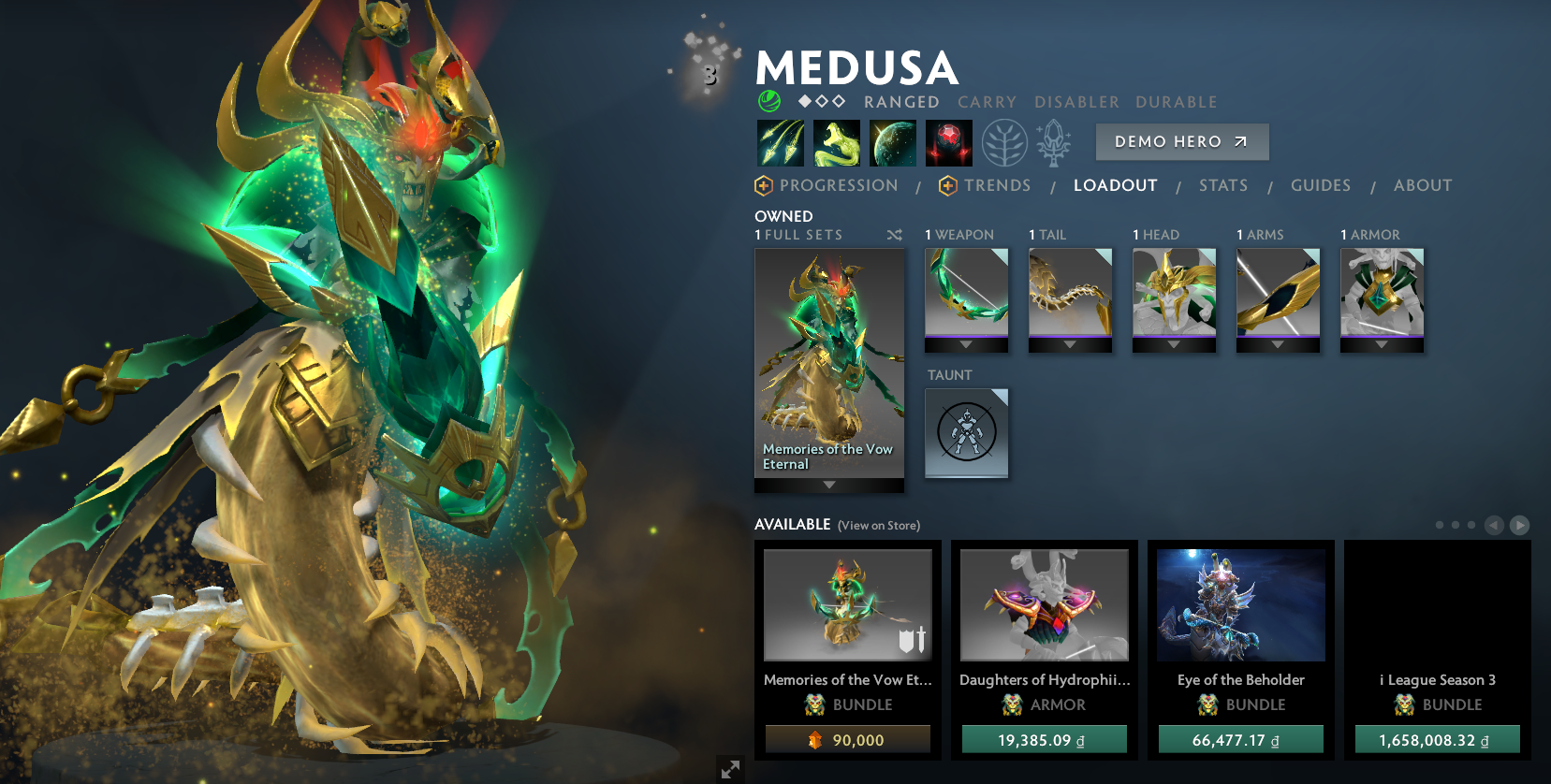The image size is (1551, 784).
Task: Select the Split Shot ability icon
Action: pos(780,143)
